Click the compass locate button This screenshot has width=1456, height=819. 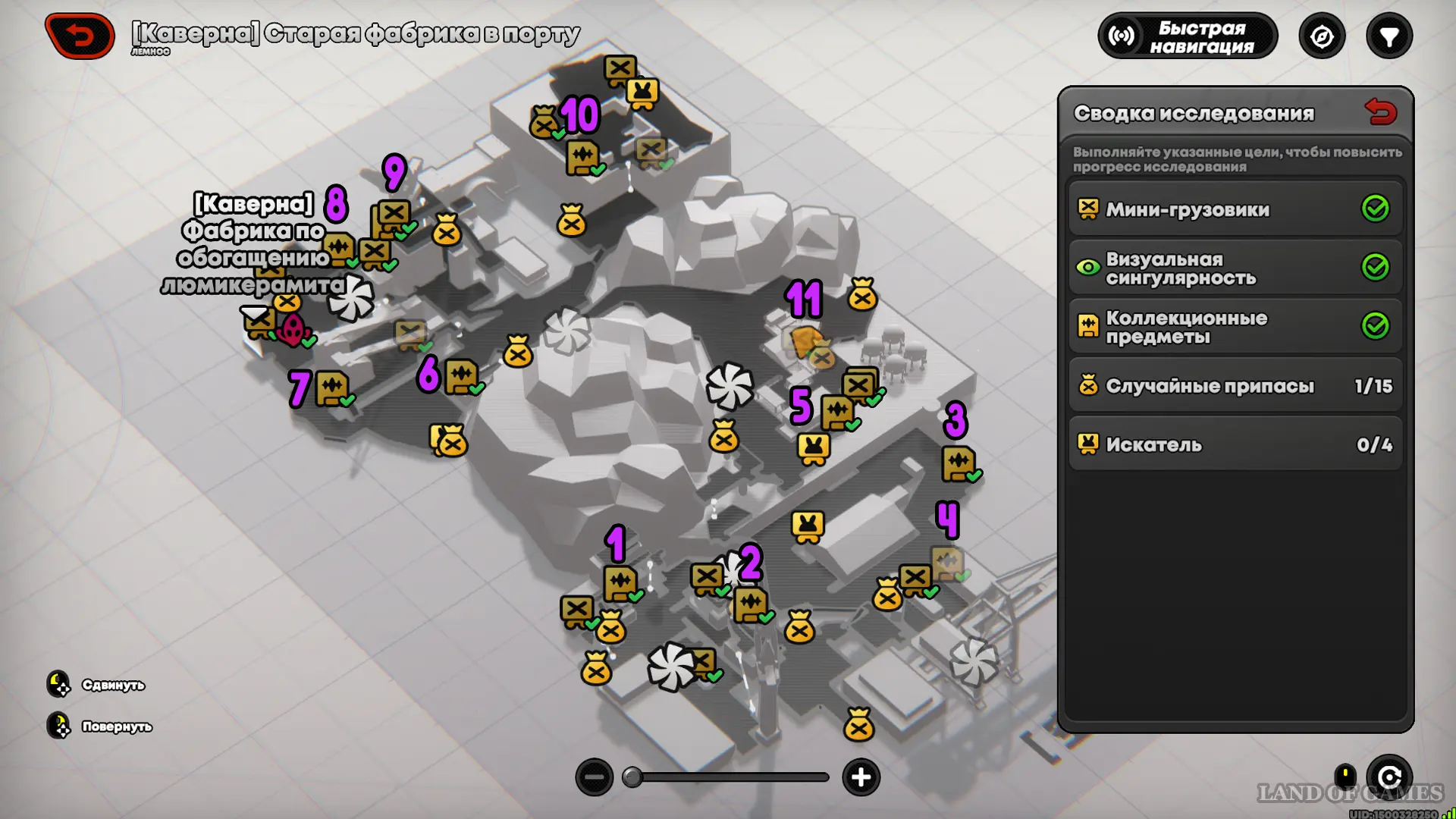pyautogui.click(x=1322, y=36)
